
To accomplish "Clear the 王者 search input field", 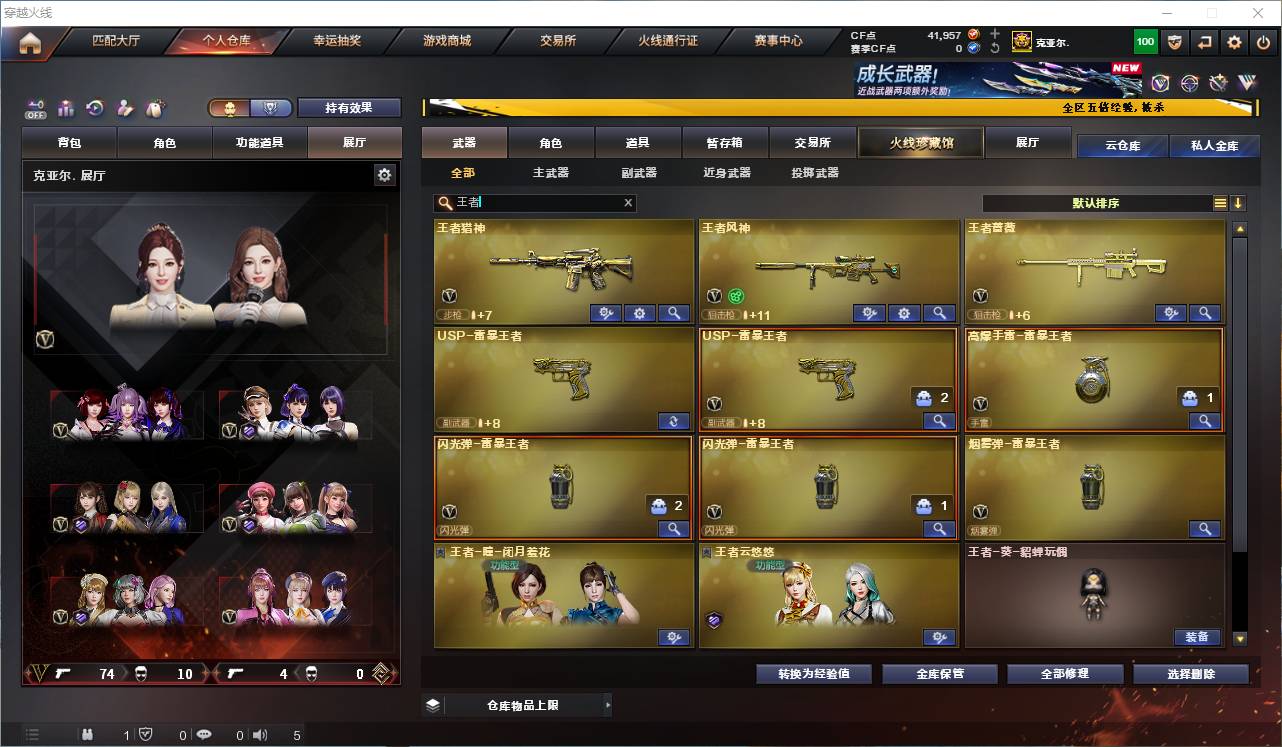I will click(x=628, y=203).
